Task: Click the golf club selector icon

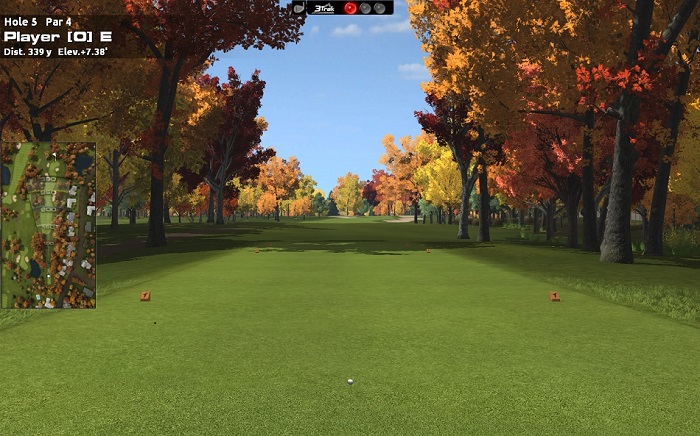Action: coord(298,7)
